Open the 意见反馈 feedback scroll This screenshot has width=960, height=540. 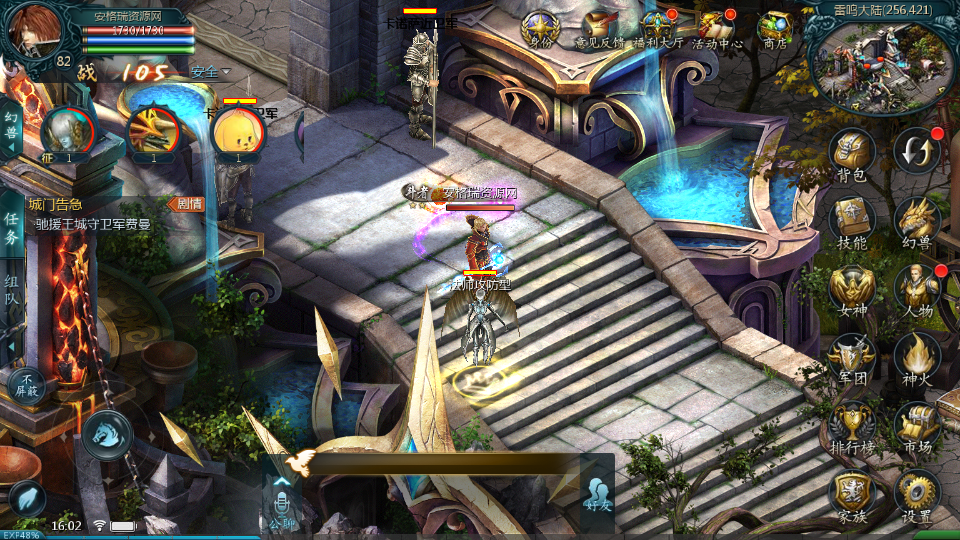599,28
